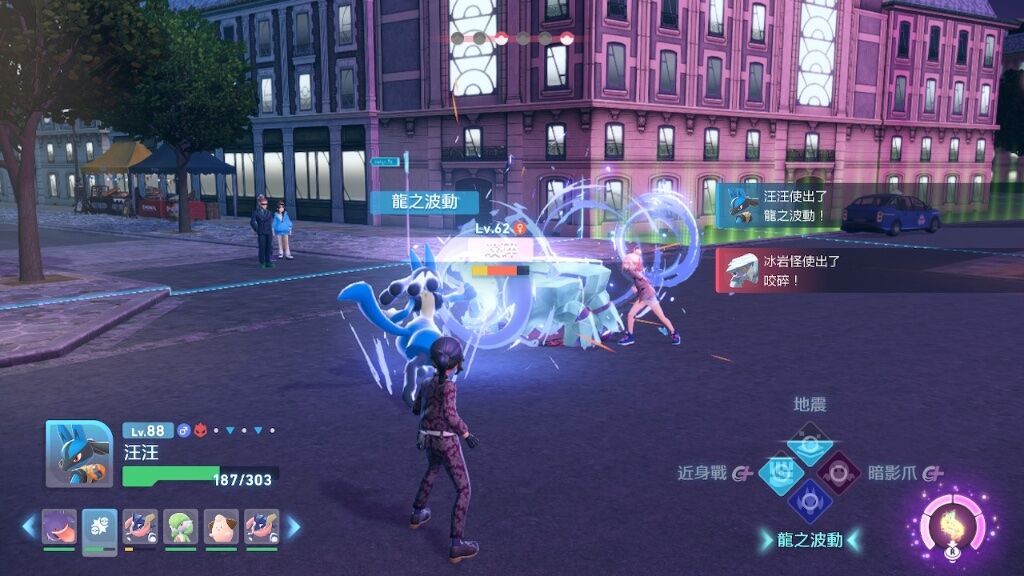
Task: Choose Gardevoir from the party bar
Action: (180, 526)
